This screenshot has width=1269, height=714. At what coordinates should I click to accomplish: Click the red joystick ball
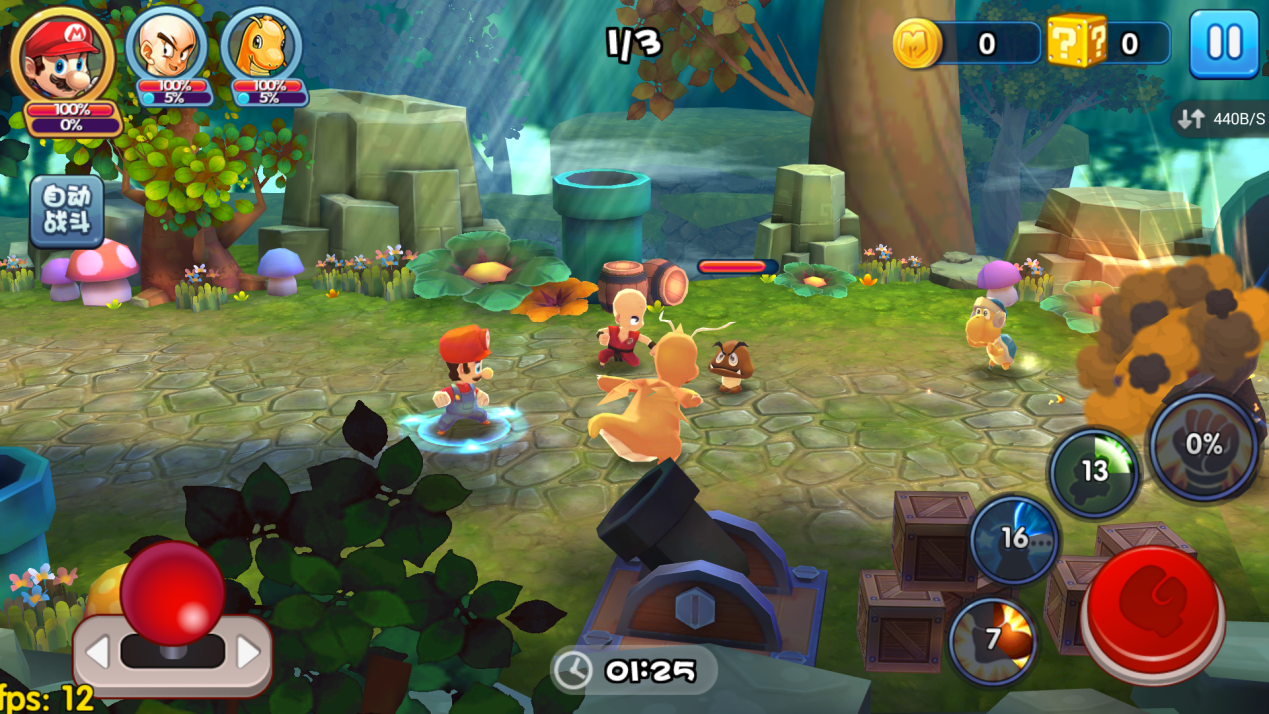[x=172, y=593]
